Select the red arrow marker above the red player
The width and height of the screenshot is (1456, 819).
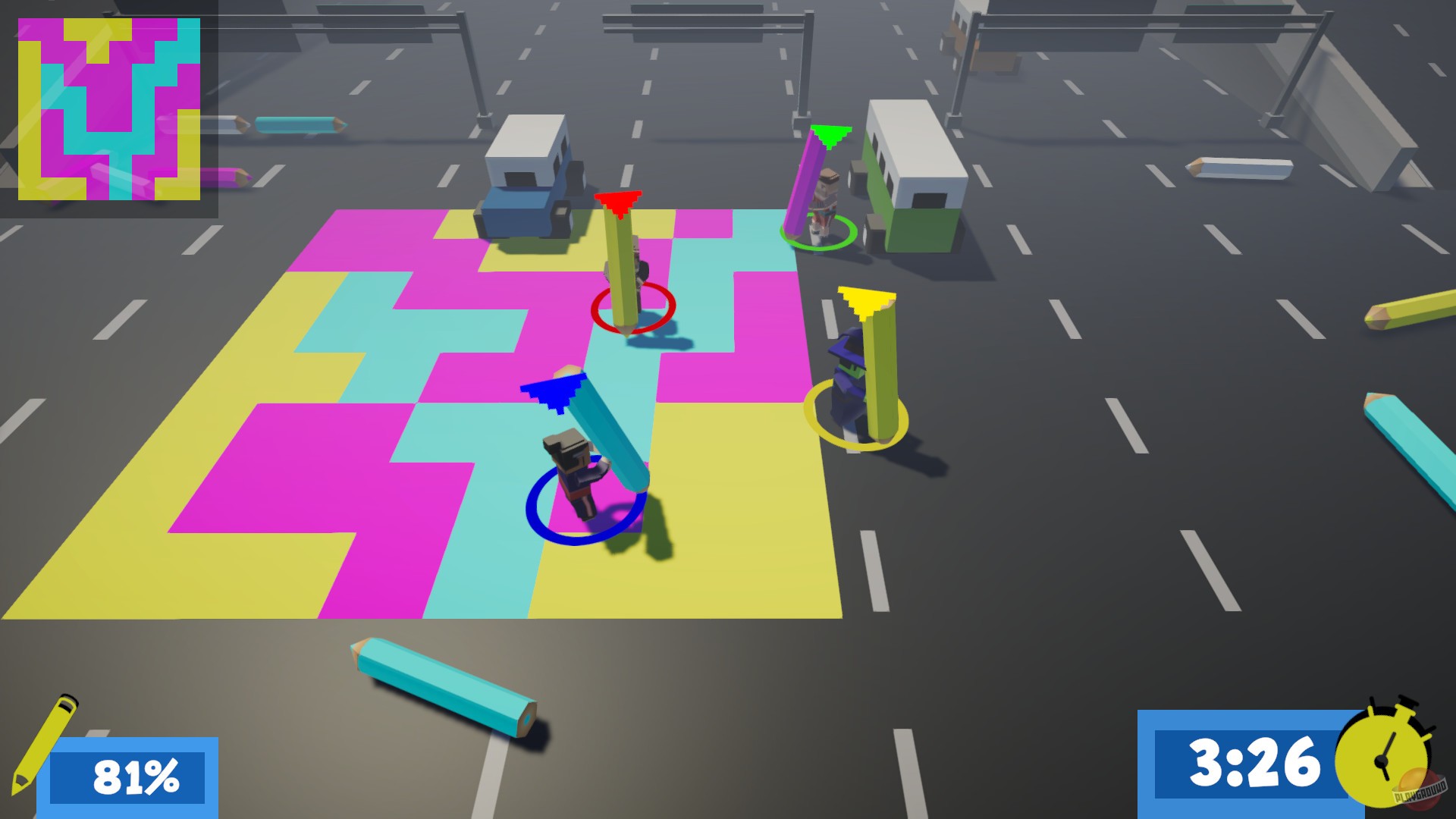click(618, 203)
